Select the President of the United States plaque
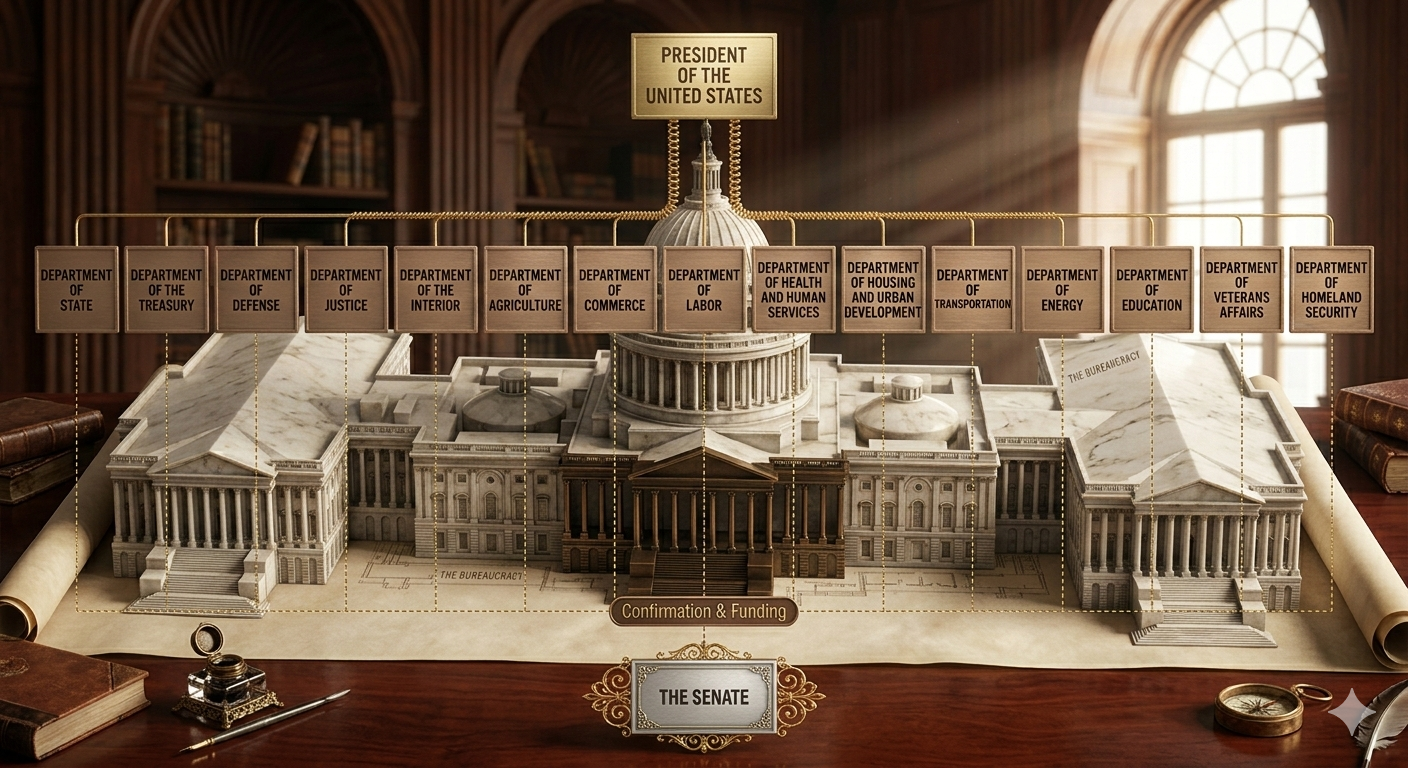This screenshot has width=1408, height=768. (704, 76)
